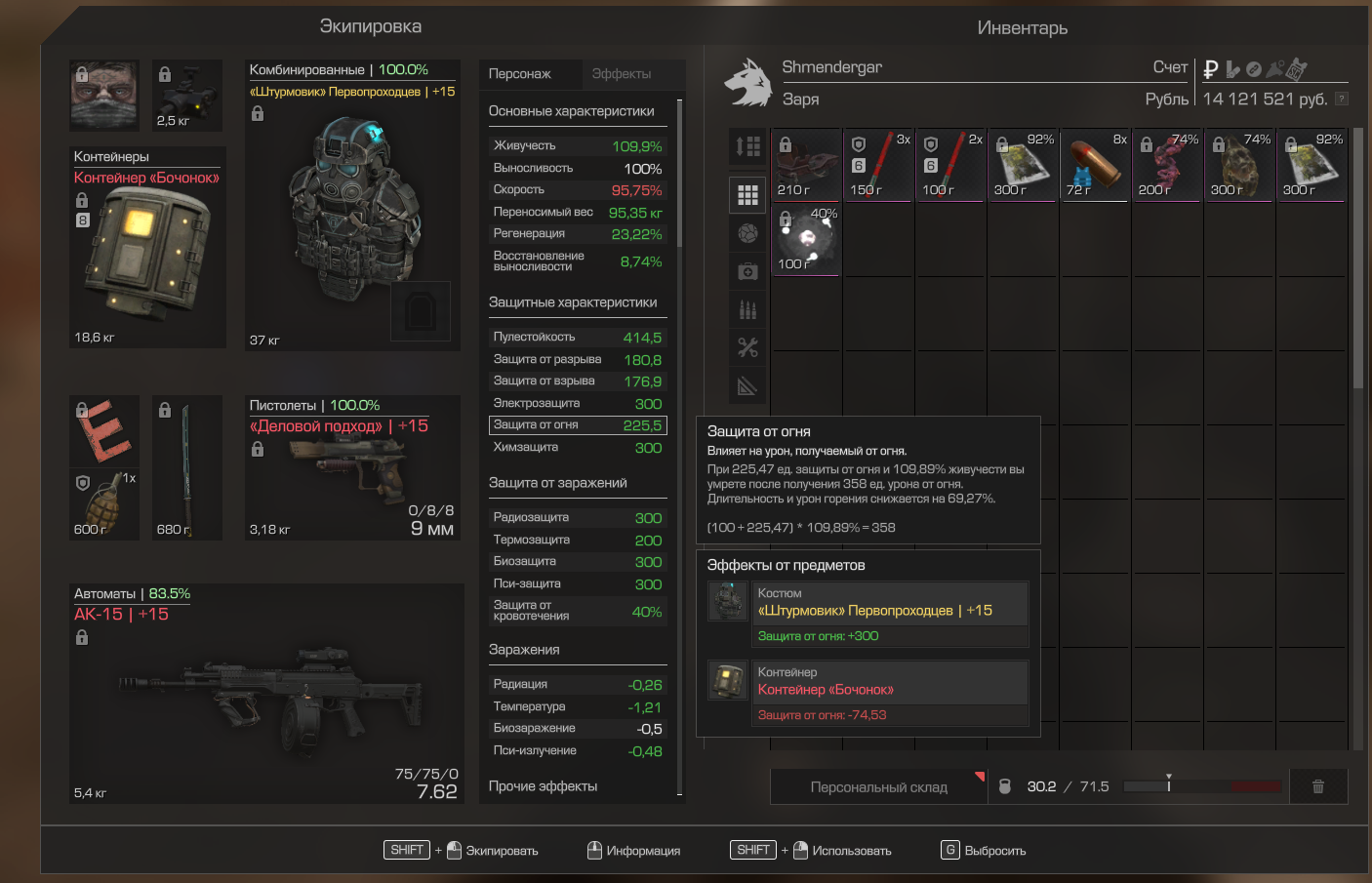
Task: Select the Защита от огня stat row
Action: pyautogui.click(x=578, y=425)
